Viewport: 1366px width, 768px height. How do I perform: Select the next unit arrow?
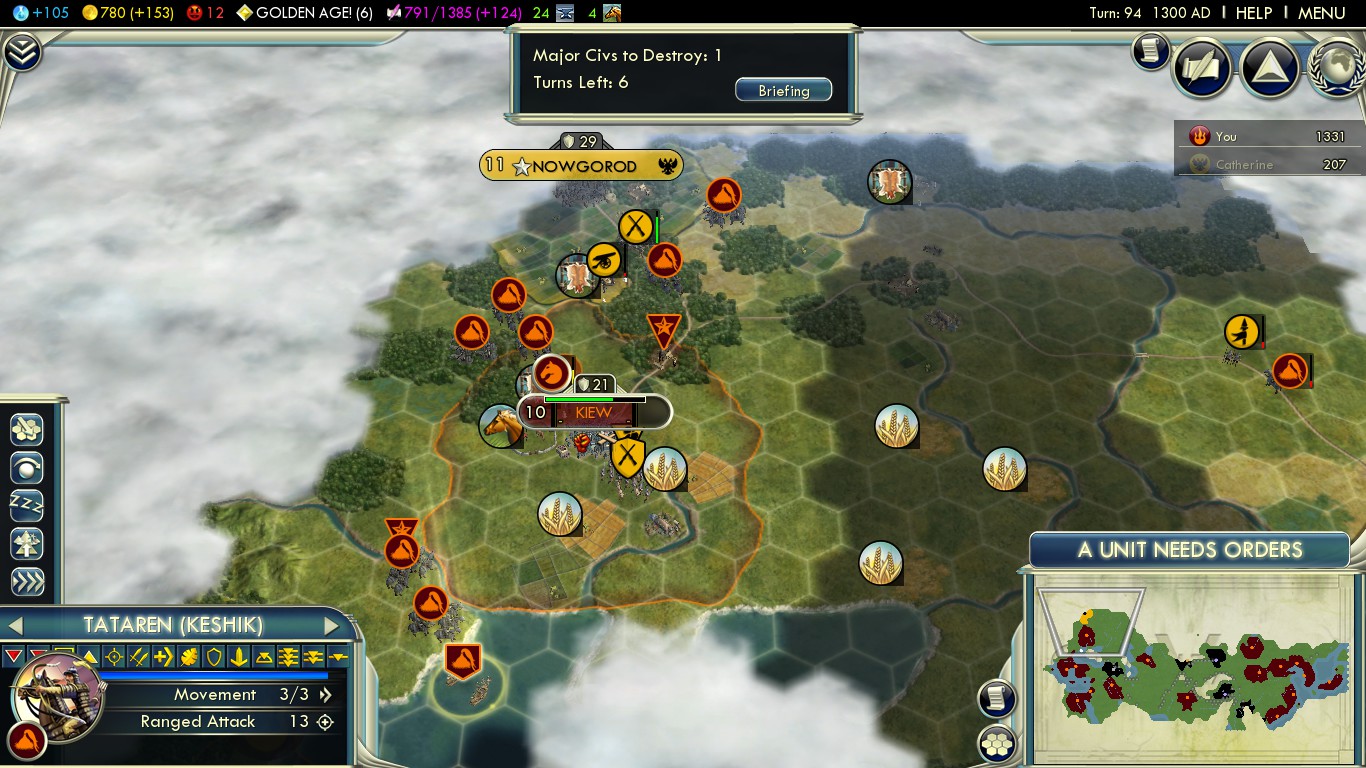[332, 626]
